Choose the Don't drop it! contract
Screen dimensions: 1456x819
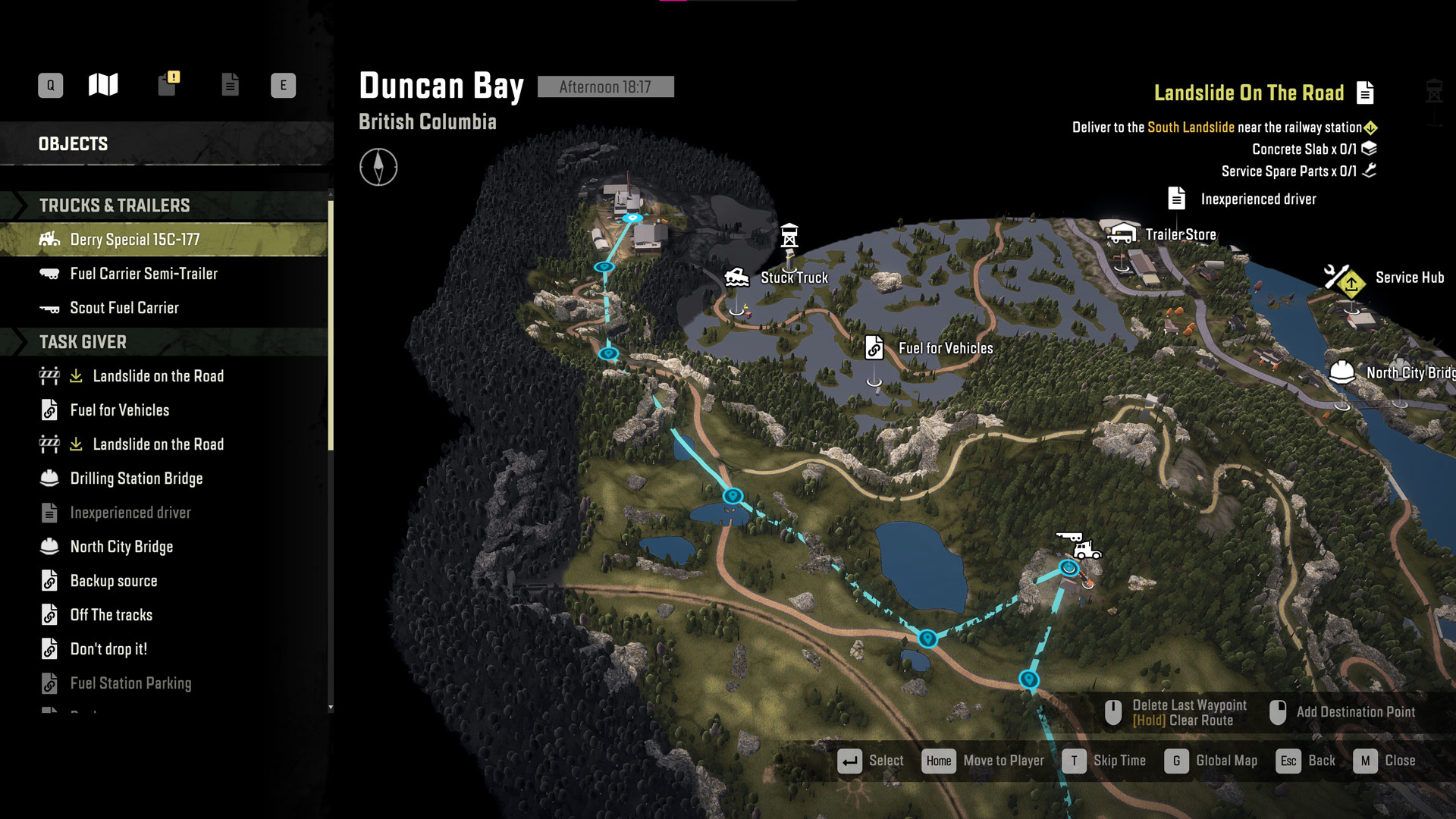coord(108,649)
